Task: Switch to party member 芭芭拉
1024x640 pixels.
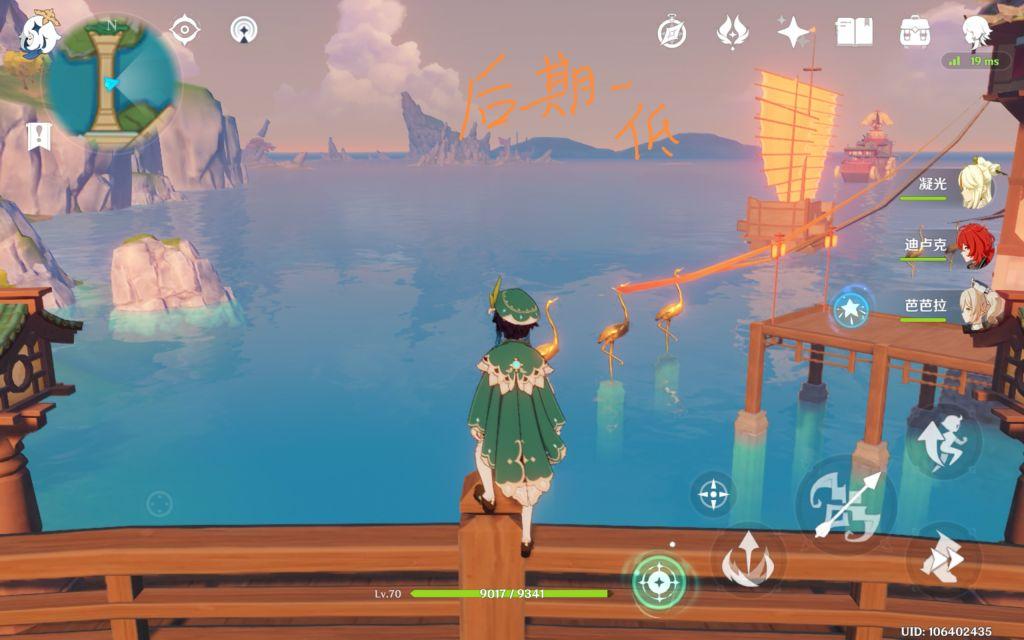Action: pos(974,306)
